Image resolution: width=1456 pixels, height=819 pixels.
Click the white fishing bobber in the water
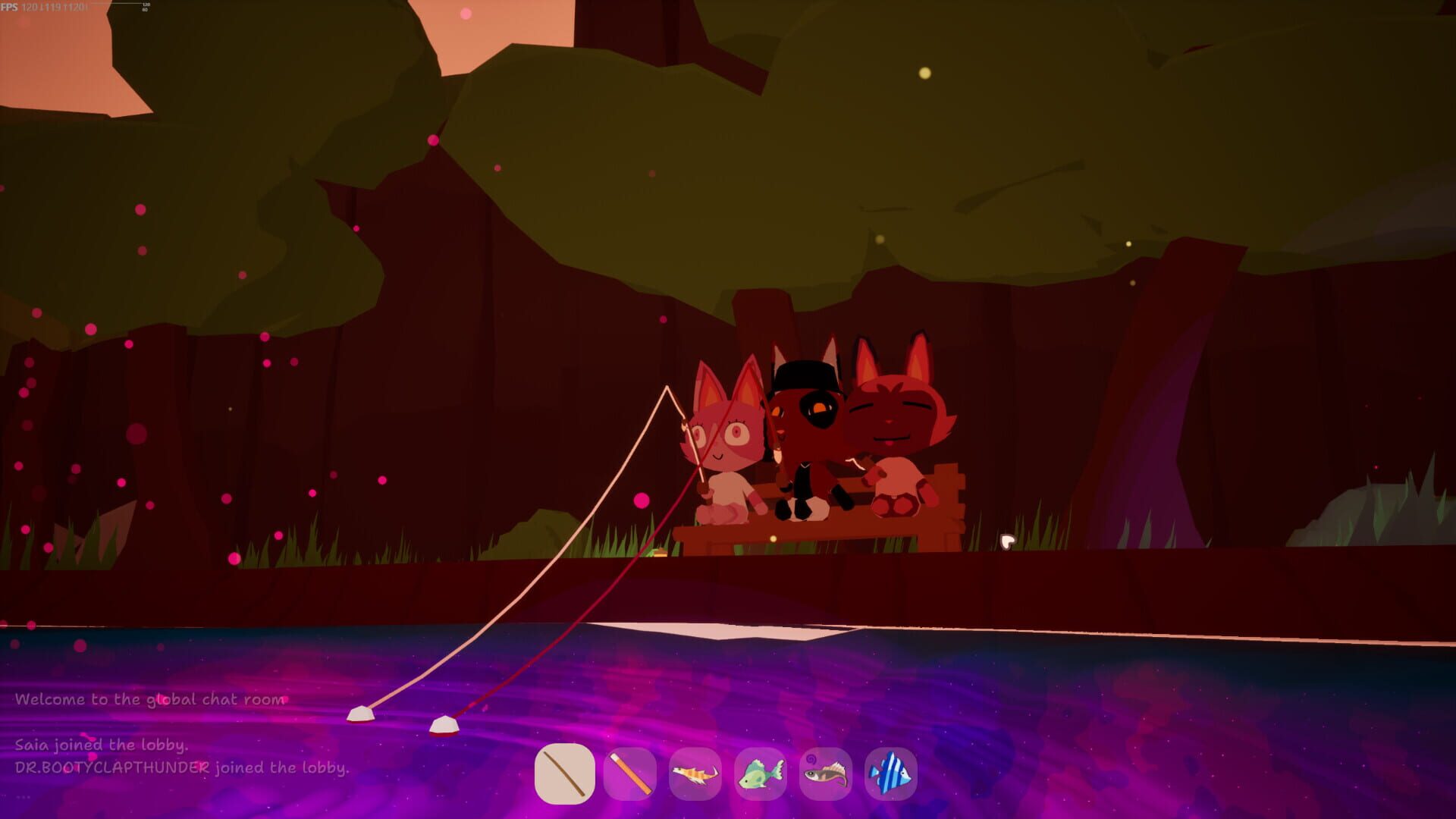[362, 714]
